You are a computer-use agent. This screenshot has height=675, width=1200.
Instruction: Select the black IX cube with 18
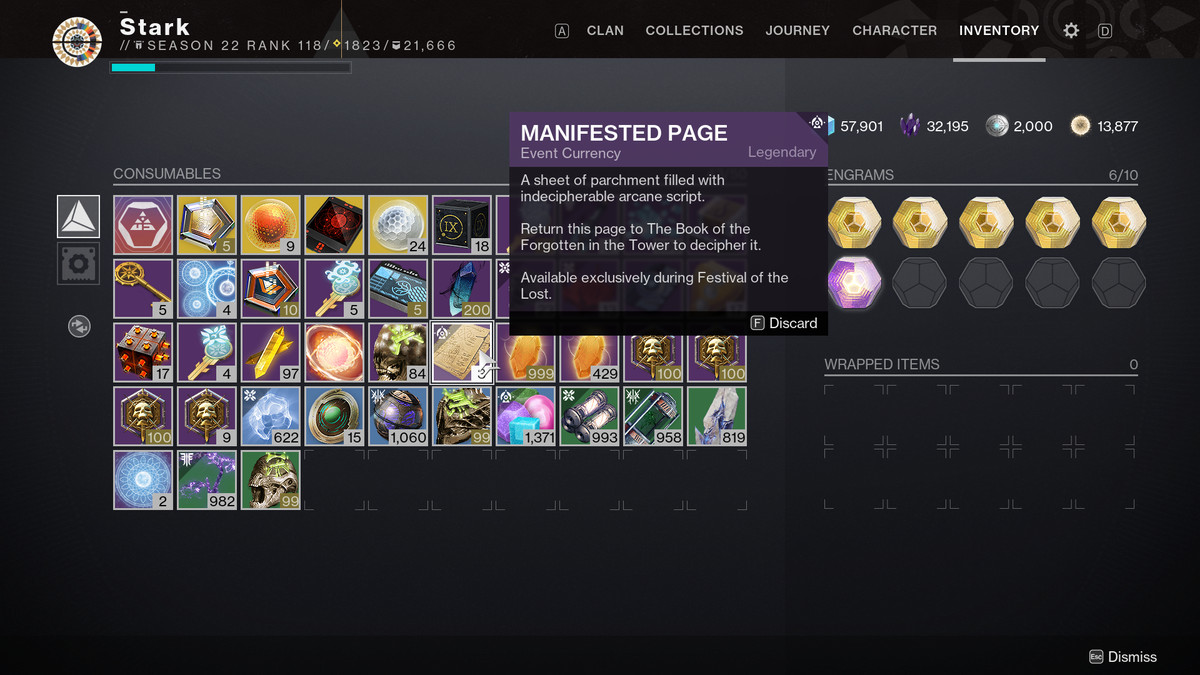pyautogui.click(x=462, y=225)
